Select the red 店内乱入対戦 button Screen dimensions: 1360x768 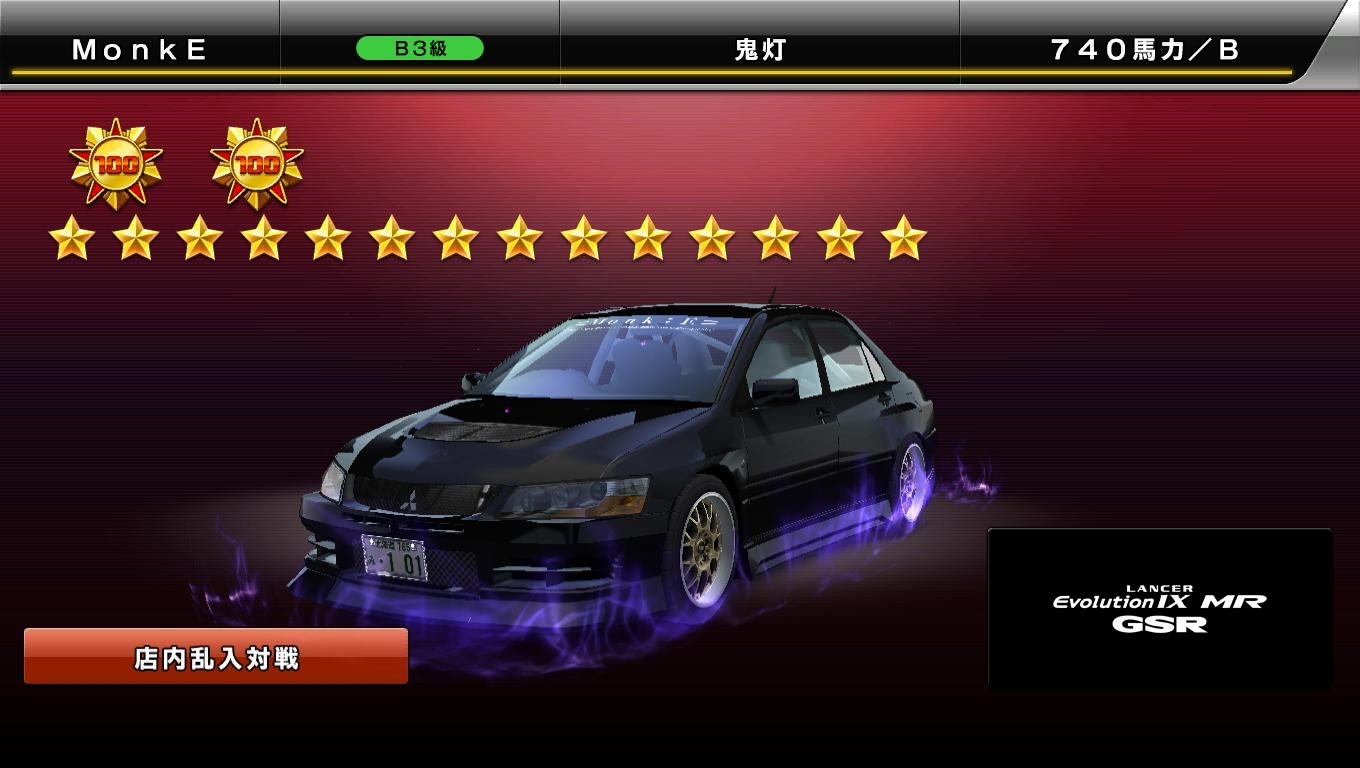(216, 657)
